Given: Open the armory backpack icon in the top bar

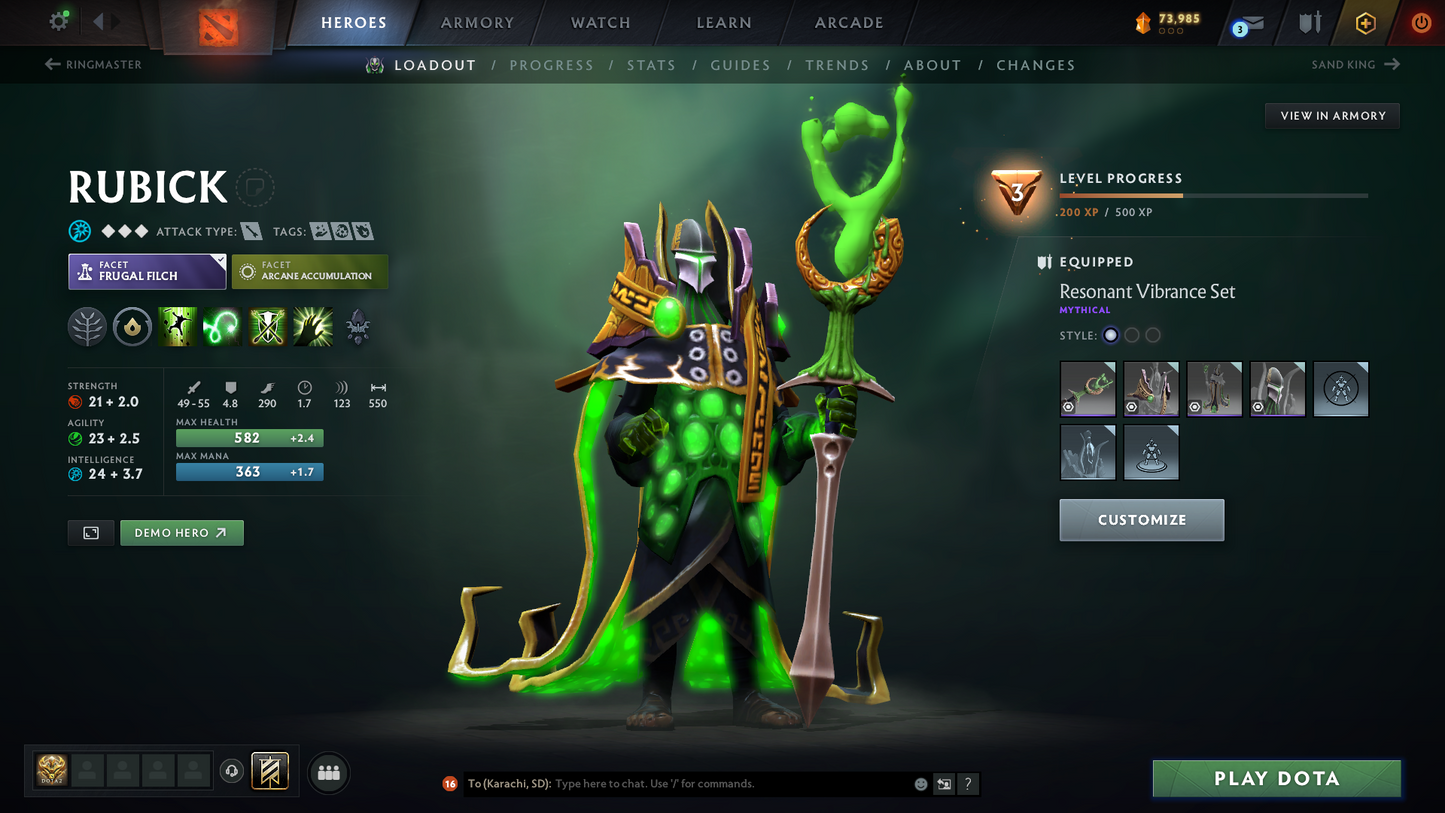Looking at the screenshot, I should (1310, 22).
